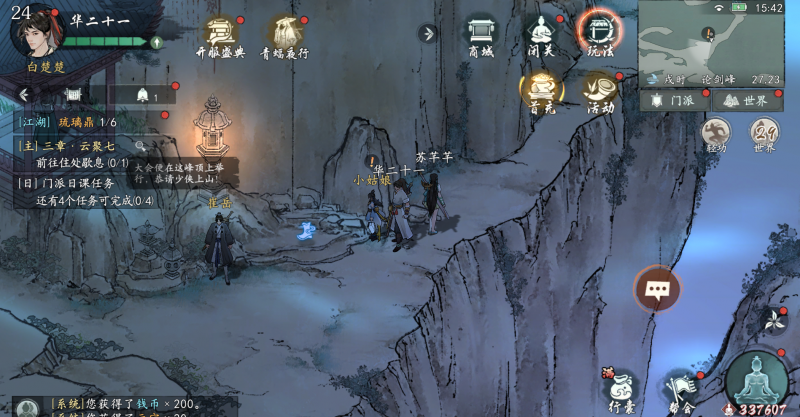The image size is (800, 417).
Task: Open the 帮会 guild menu
Action: point(680,390)
